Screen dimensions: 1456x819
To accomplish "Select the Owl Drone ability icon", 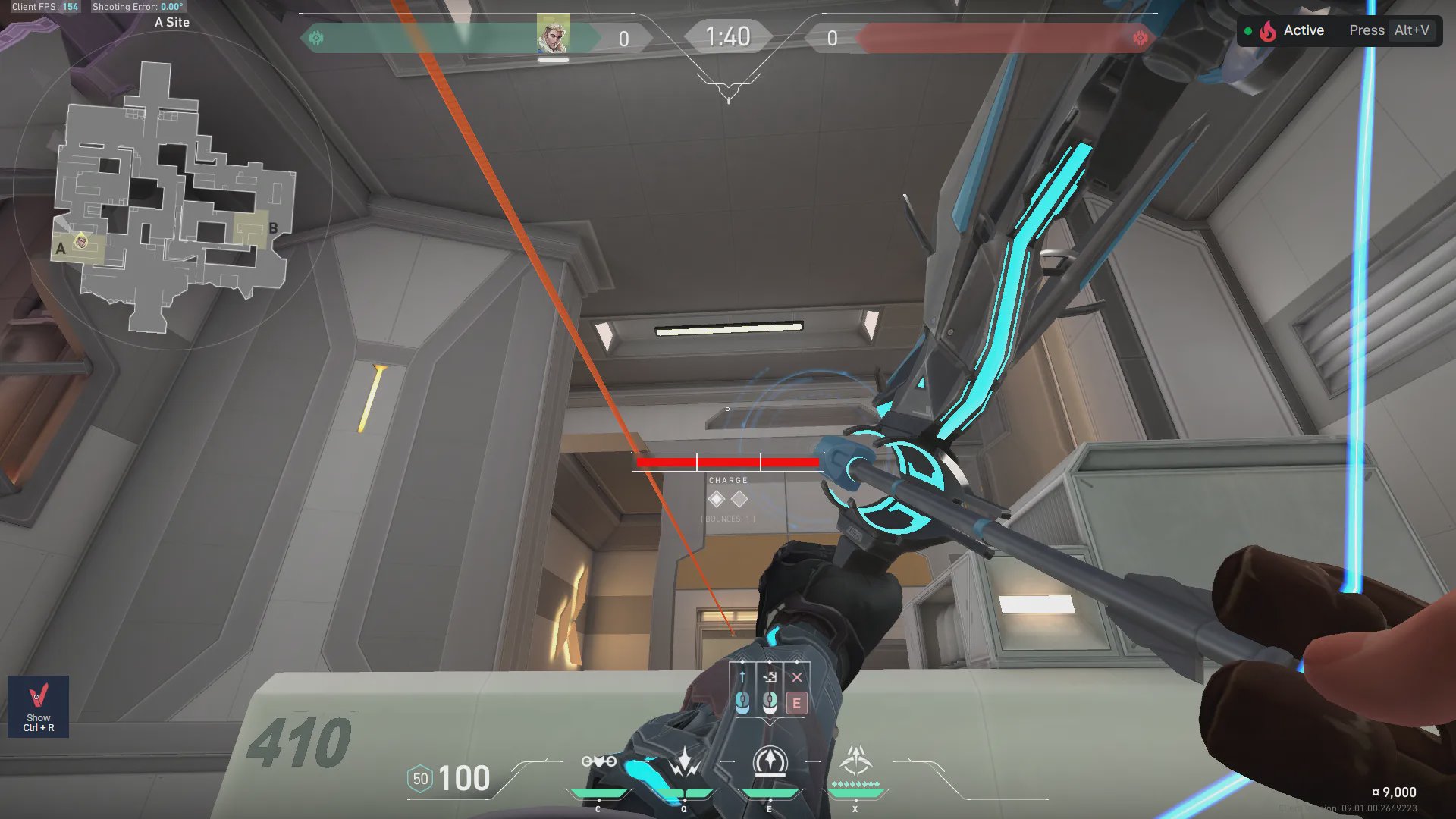I will point(598,762).
